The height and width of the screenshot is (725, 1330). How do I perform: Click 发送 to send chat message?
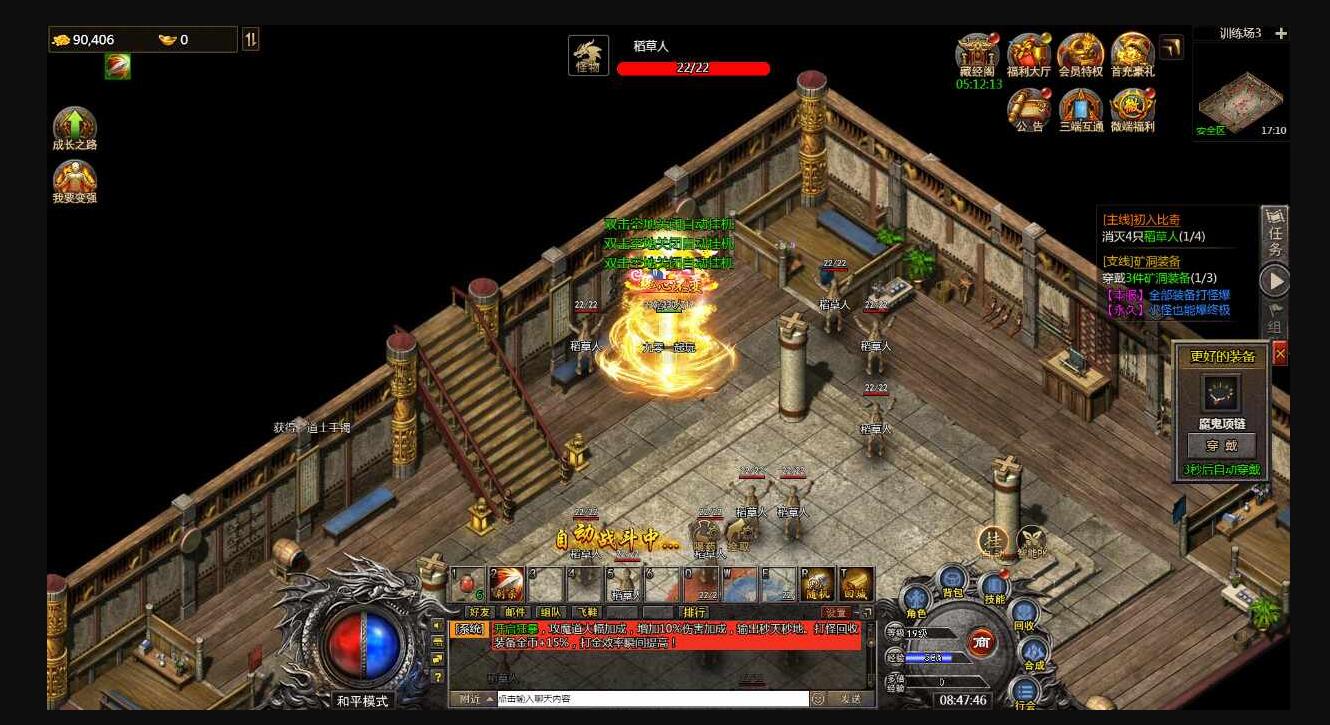click(854, 699)
